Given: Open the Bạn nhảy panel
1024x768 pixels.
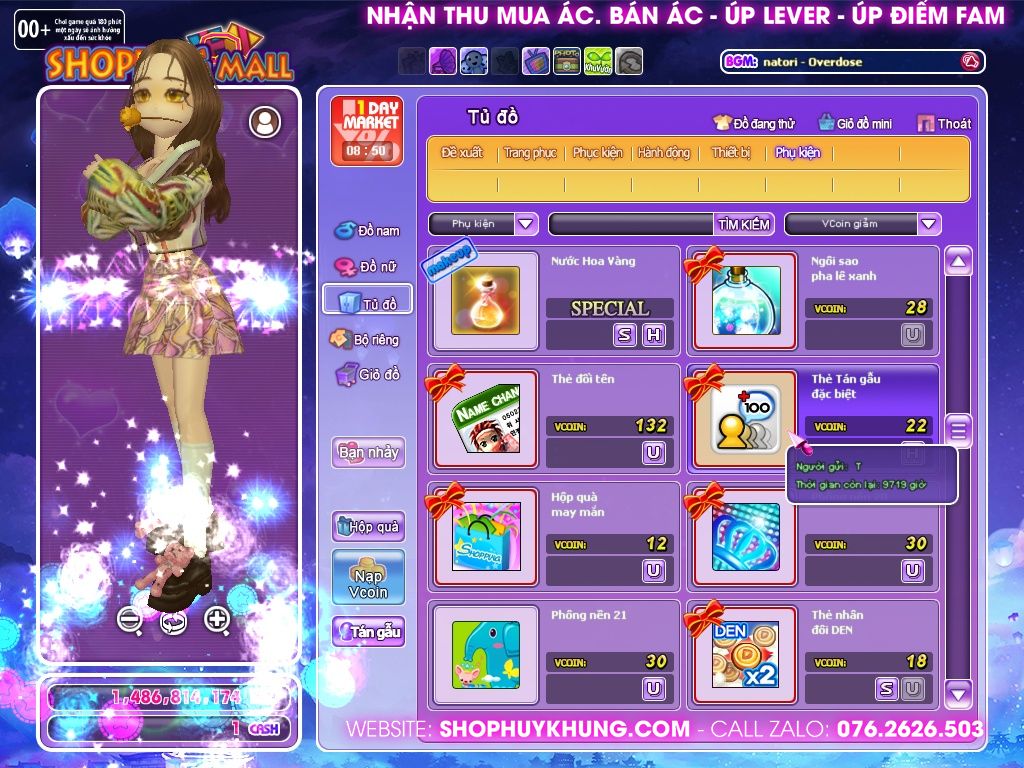Looking at the screenshot, I should (368, 452).
